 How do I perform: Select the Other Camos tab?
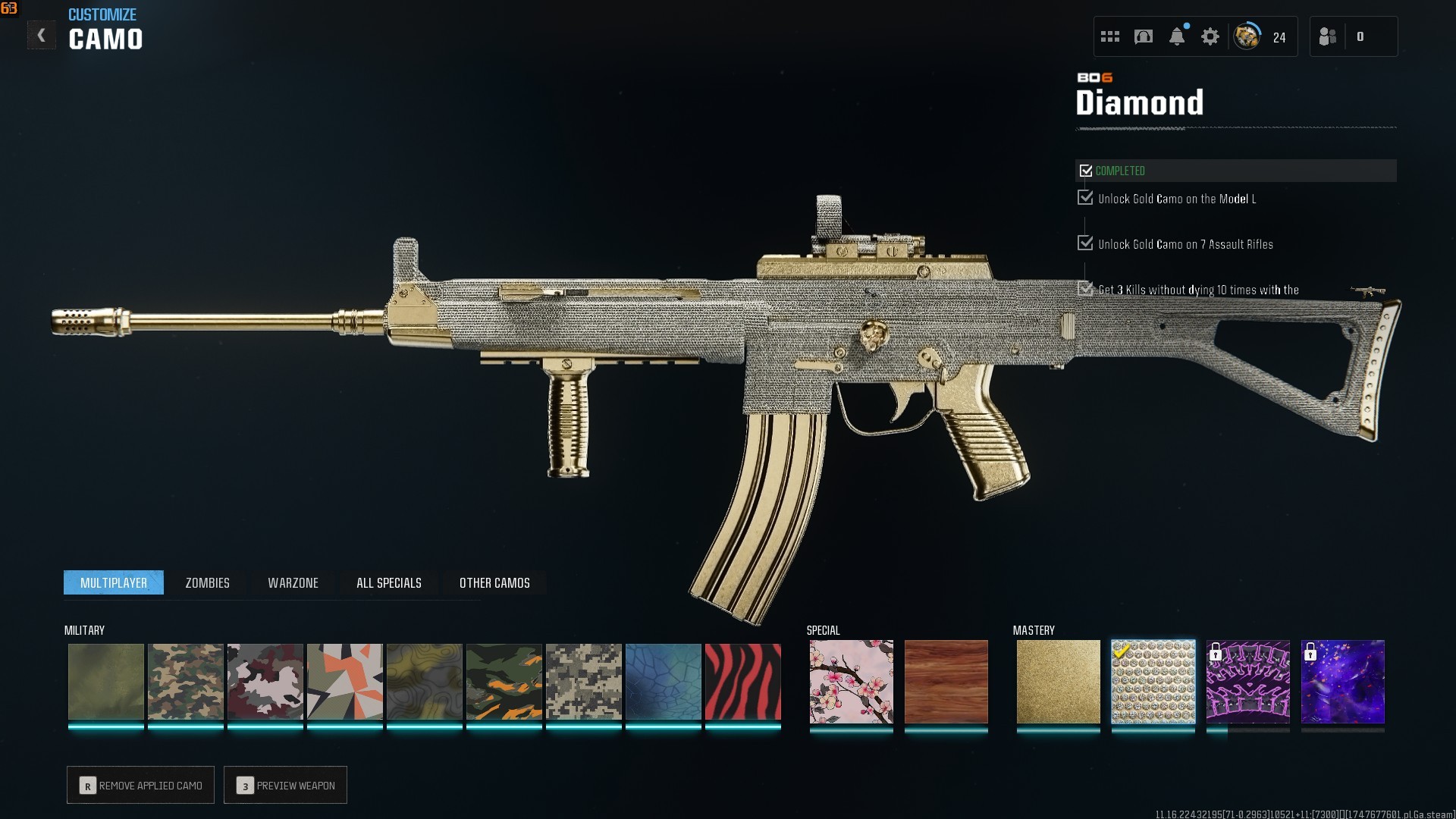pyautogui.click(x=494, y=583)
